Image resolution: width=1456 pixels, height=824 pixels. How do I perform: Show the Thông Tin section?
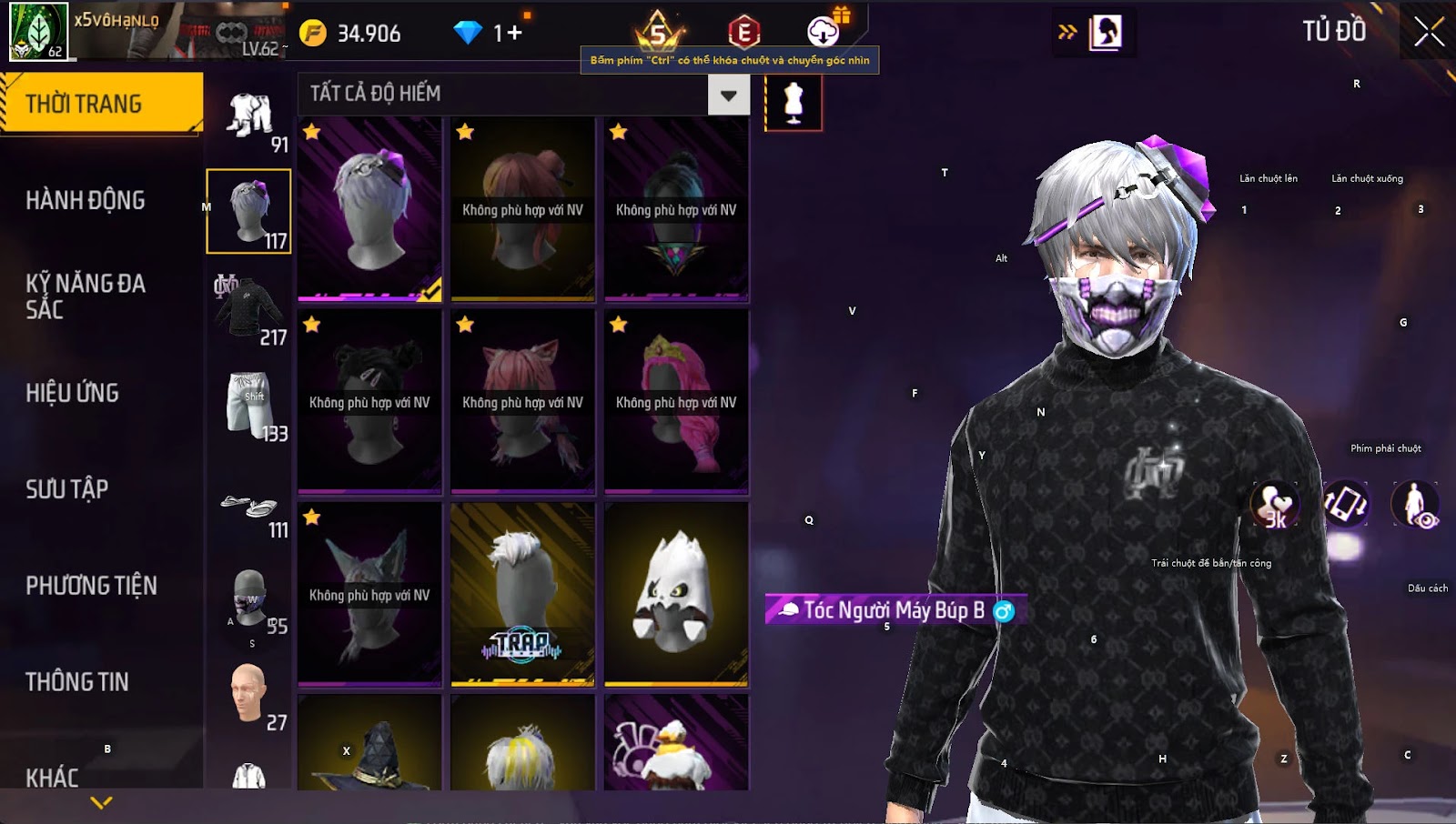pos(77,682)
